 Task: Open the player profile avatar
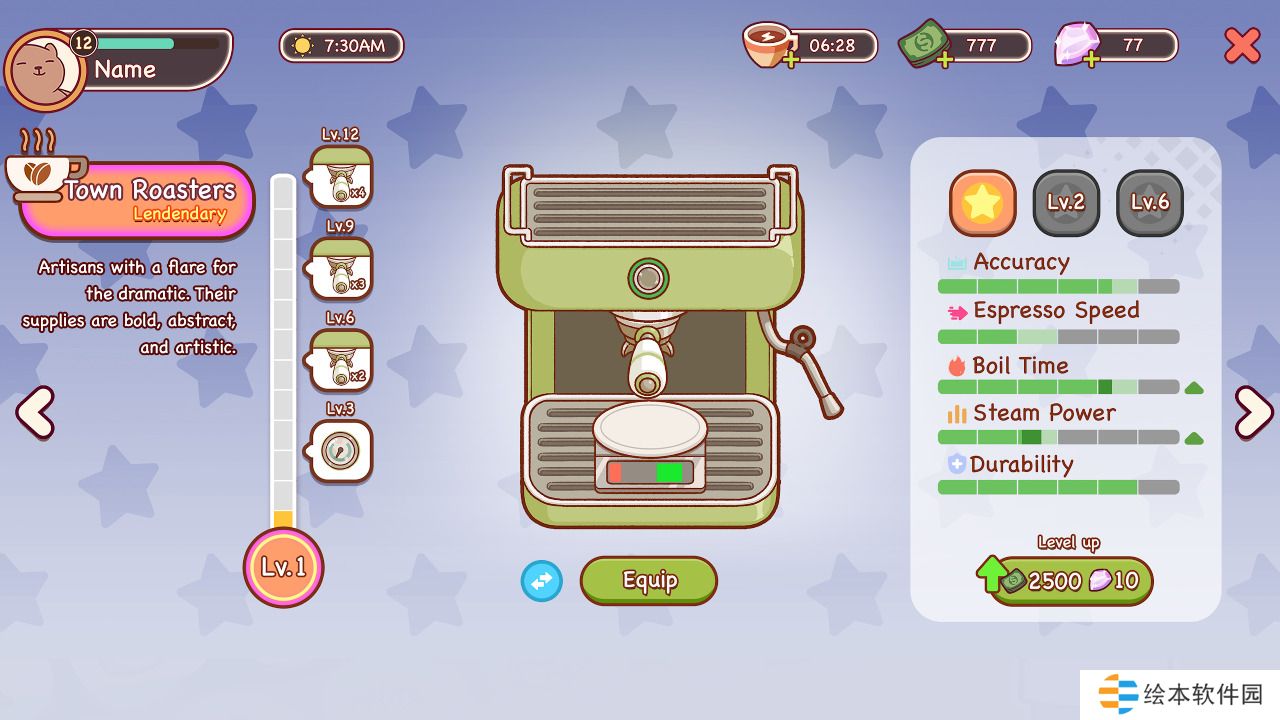(x=45, y=71)
